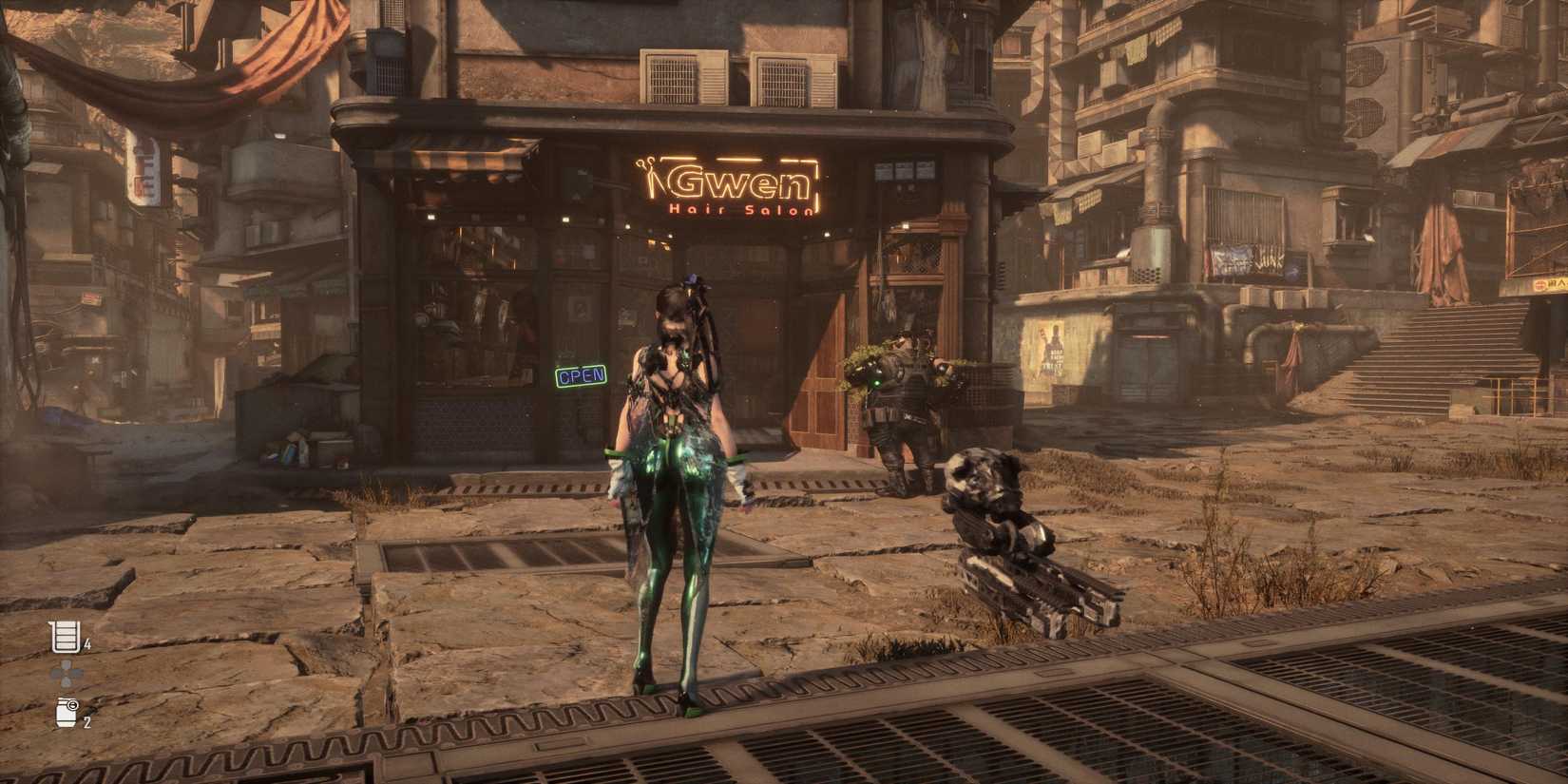Click the number 4 next to the potion icon
This screenshot has width=1568, height=784.
(86, 643)
